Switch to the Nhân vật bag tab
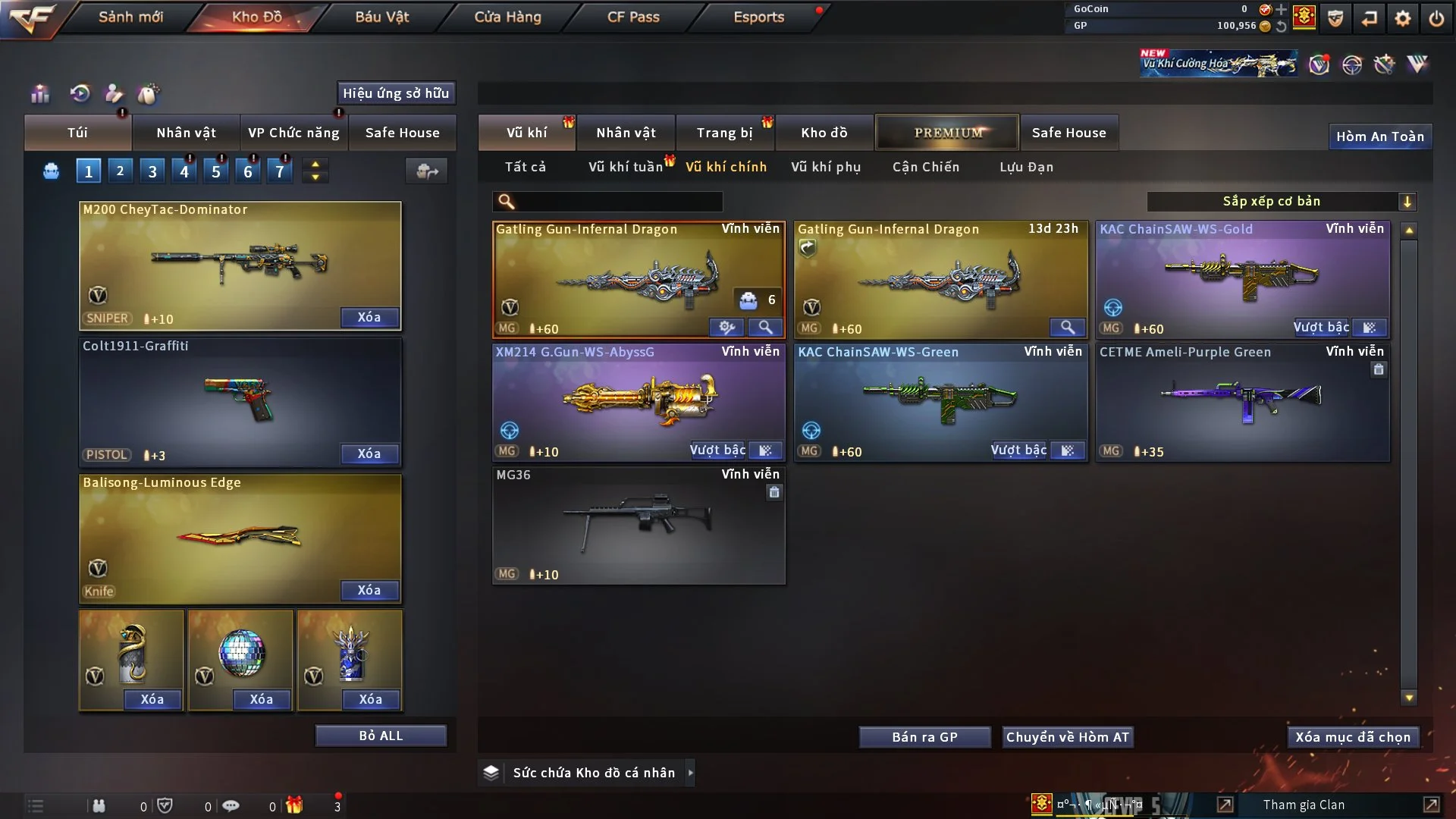The image size is (1456, 819). click(x=186, y=133)
